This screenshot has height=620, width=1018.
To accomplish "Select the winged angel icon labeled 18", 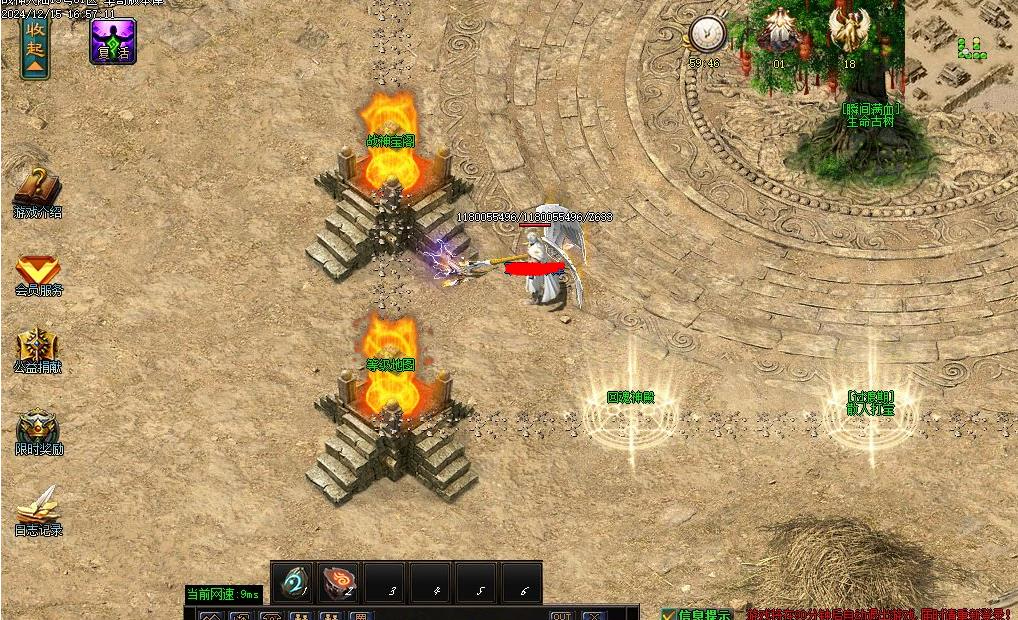I will [849, 31].
